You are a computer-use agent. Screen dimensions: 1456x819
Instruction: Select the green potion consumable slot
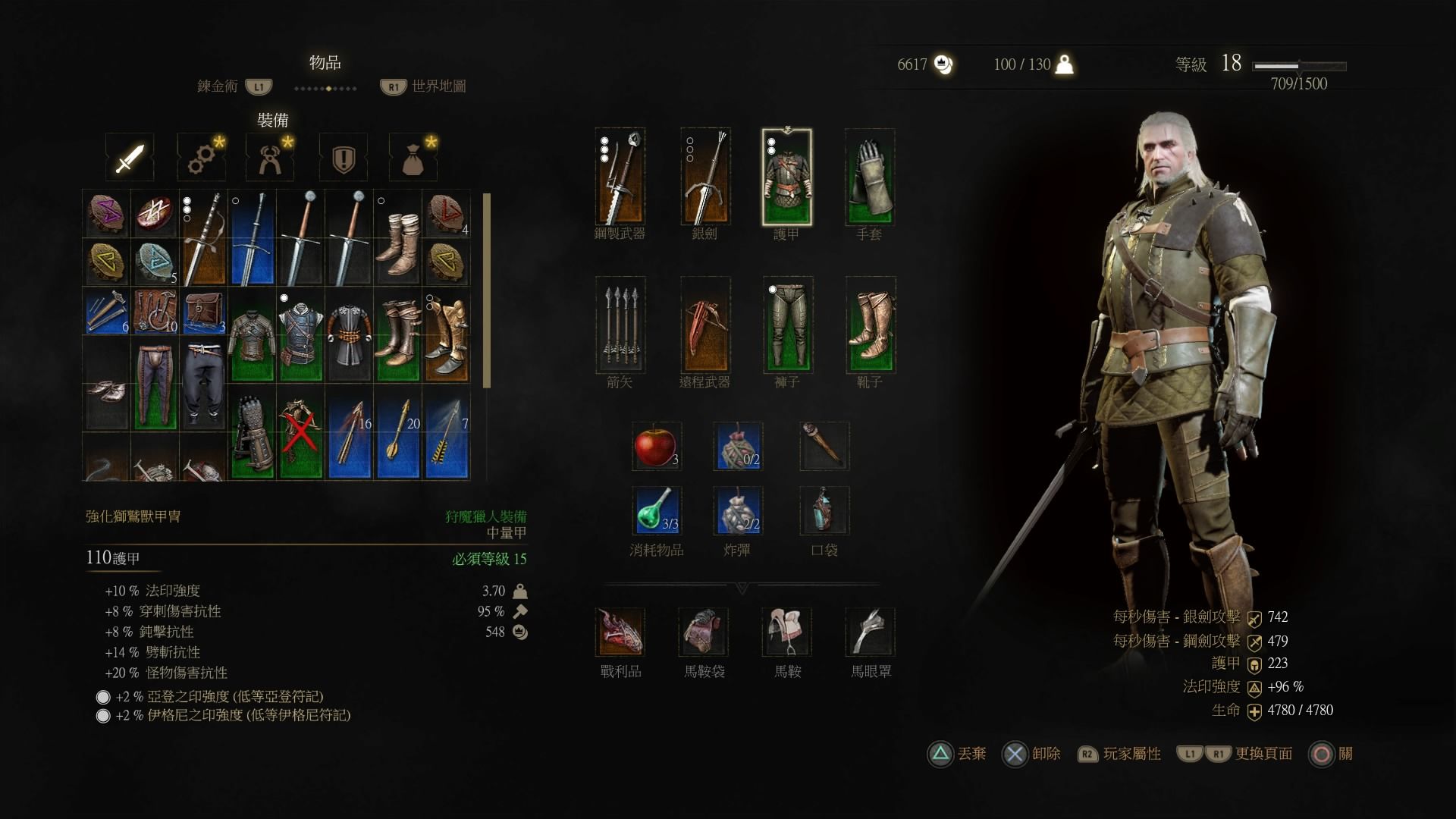coord(656,510)
